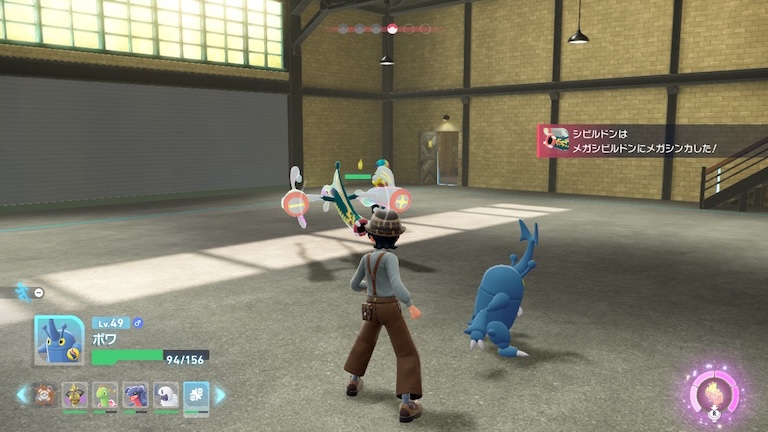Switch to the Garchomp party slot
The image size is (768, 432).
[135, 395]
